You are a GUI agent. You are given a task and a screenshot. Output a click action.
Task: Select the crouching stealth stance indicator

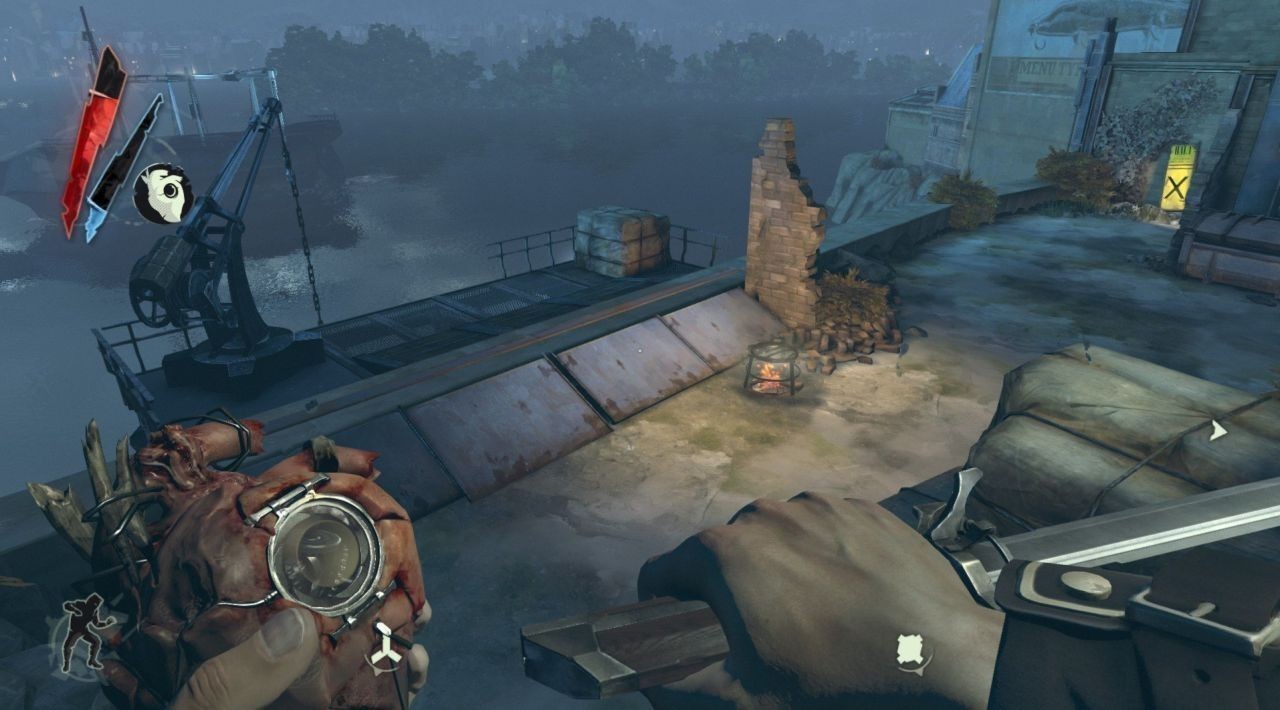tap(83, 632)
